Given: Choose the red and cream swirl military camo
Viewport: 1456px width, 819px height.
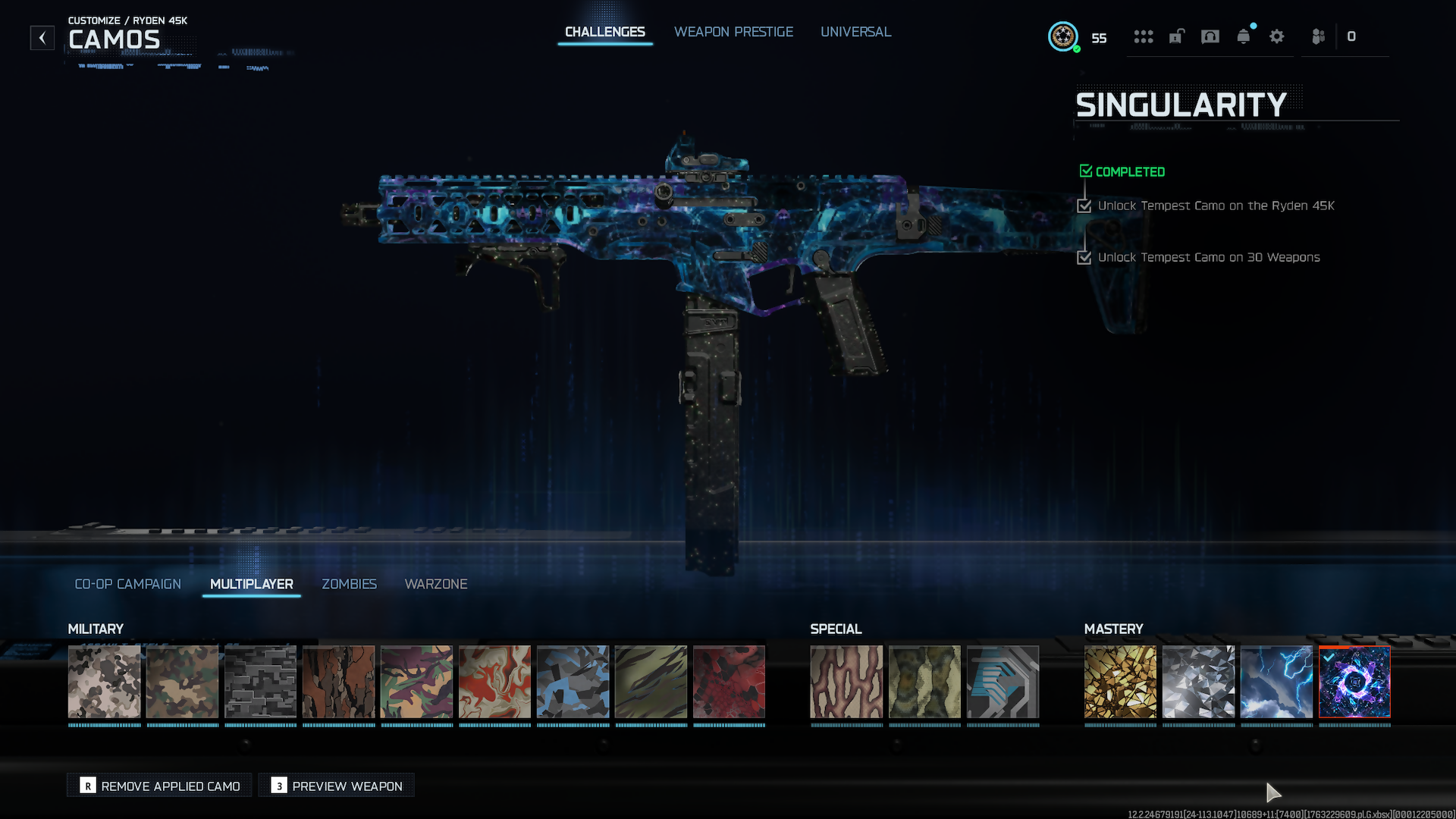Looking at the screenshot, I should (x=494, y=682).
